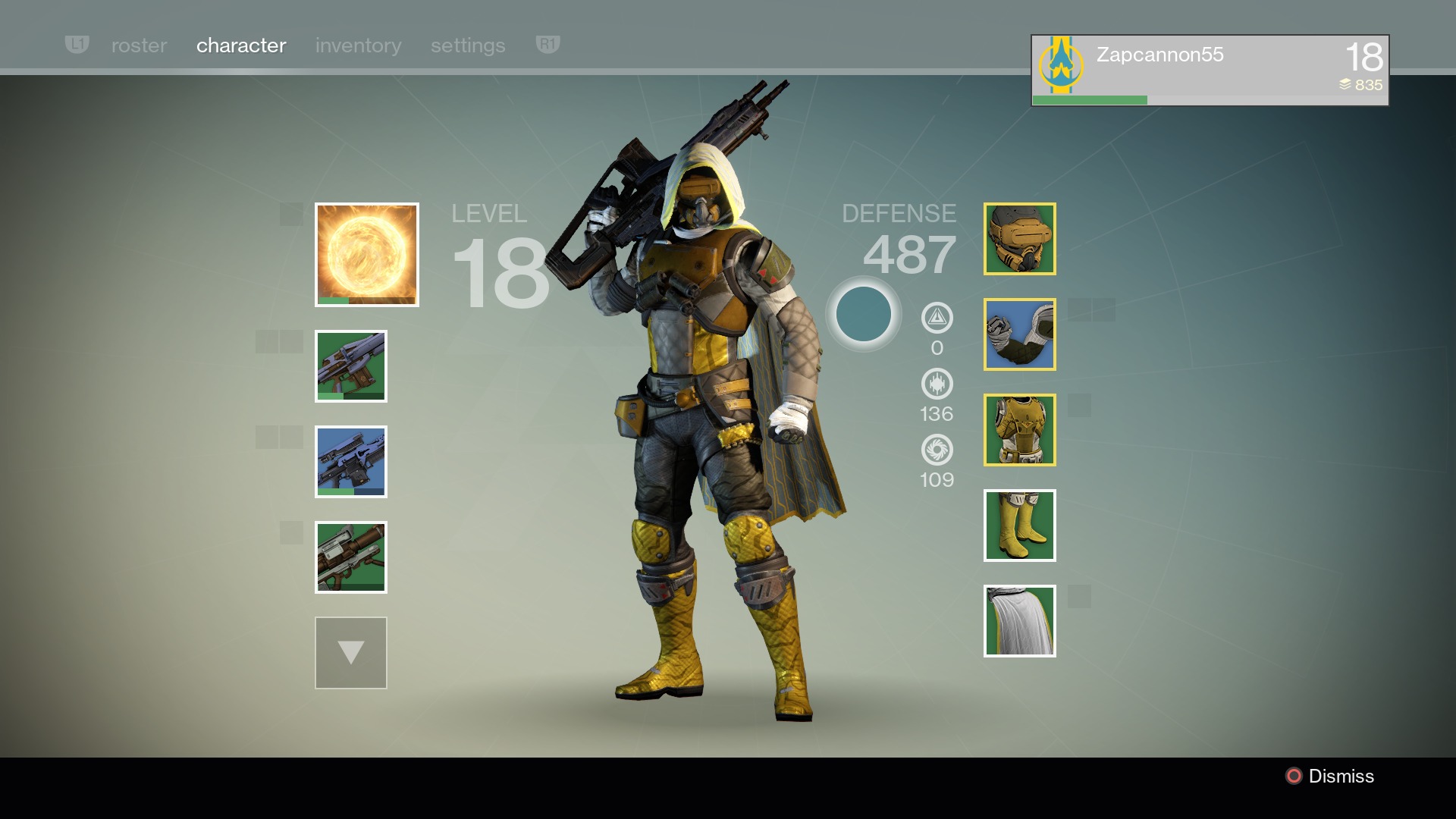This screenshot has height=819, width=1456.
Task: Select the primary weapon slot on green background
Action: [x=351, y=366]
